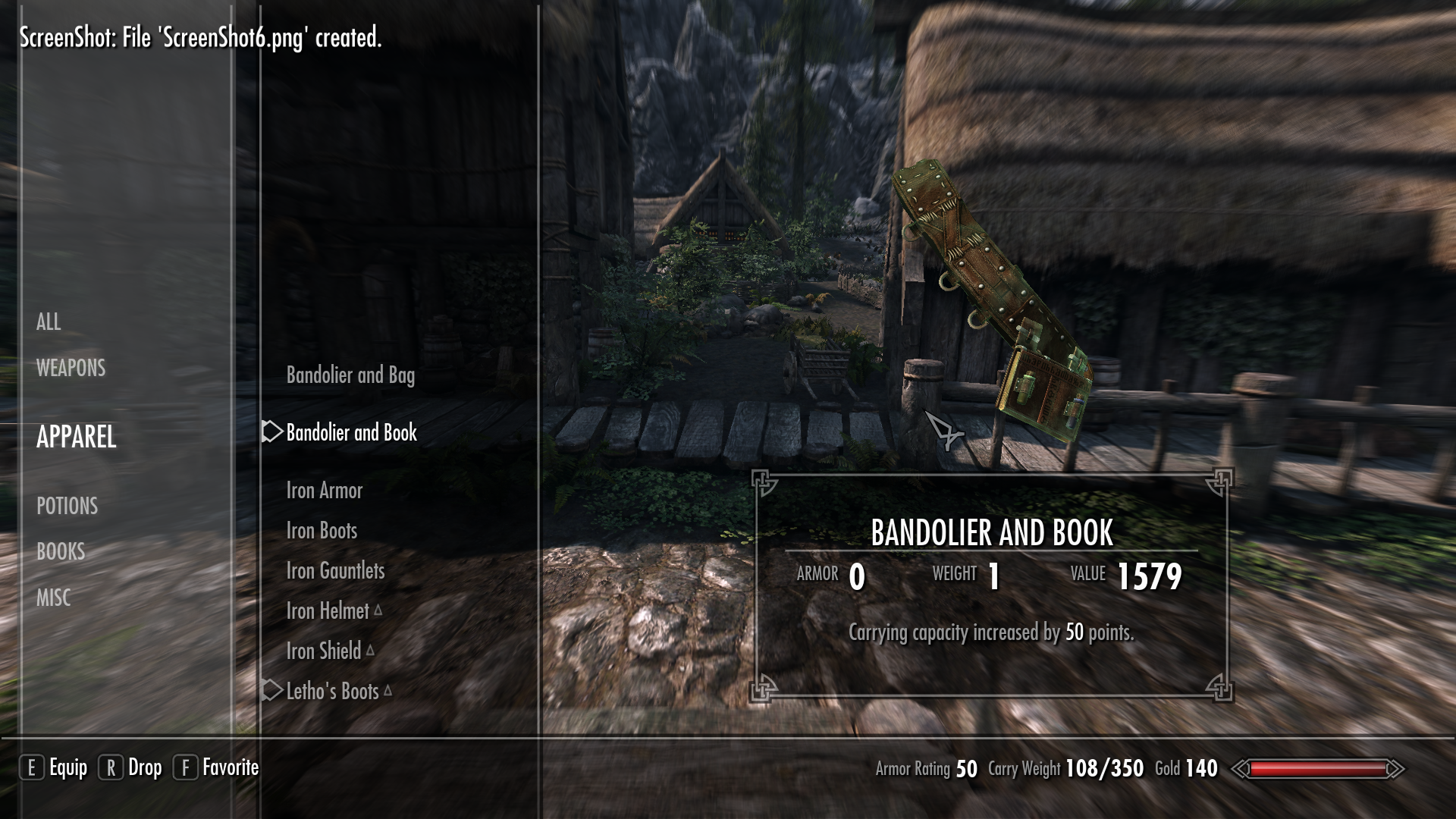Click the knotwork ornament on the info panel
This screenshot has width=1456, height=819.
coord(764,481)
